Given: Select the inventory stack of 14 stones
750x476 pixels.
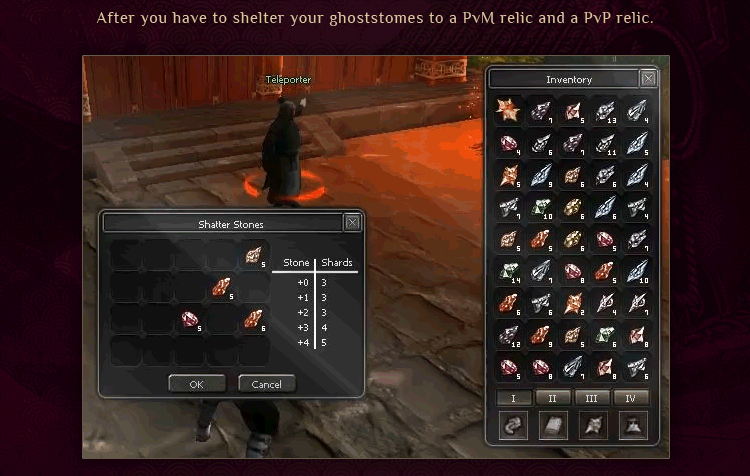Looking at the screenshot, I should coord(509,272).
